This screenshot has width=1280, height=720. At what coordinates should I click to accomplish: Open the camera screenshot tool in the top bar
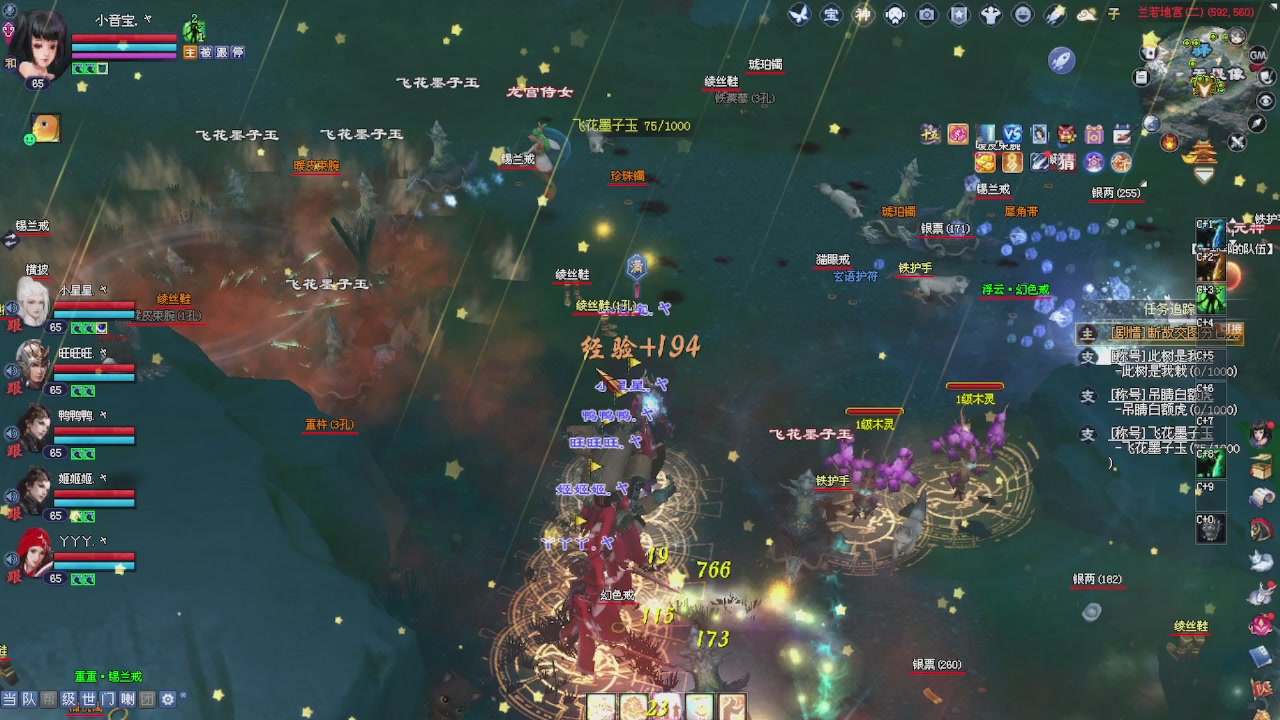click(925, 14)
